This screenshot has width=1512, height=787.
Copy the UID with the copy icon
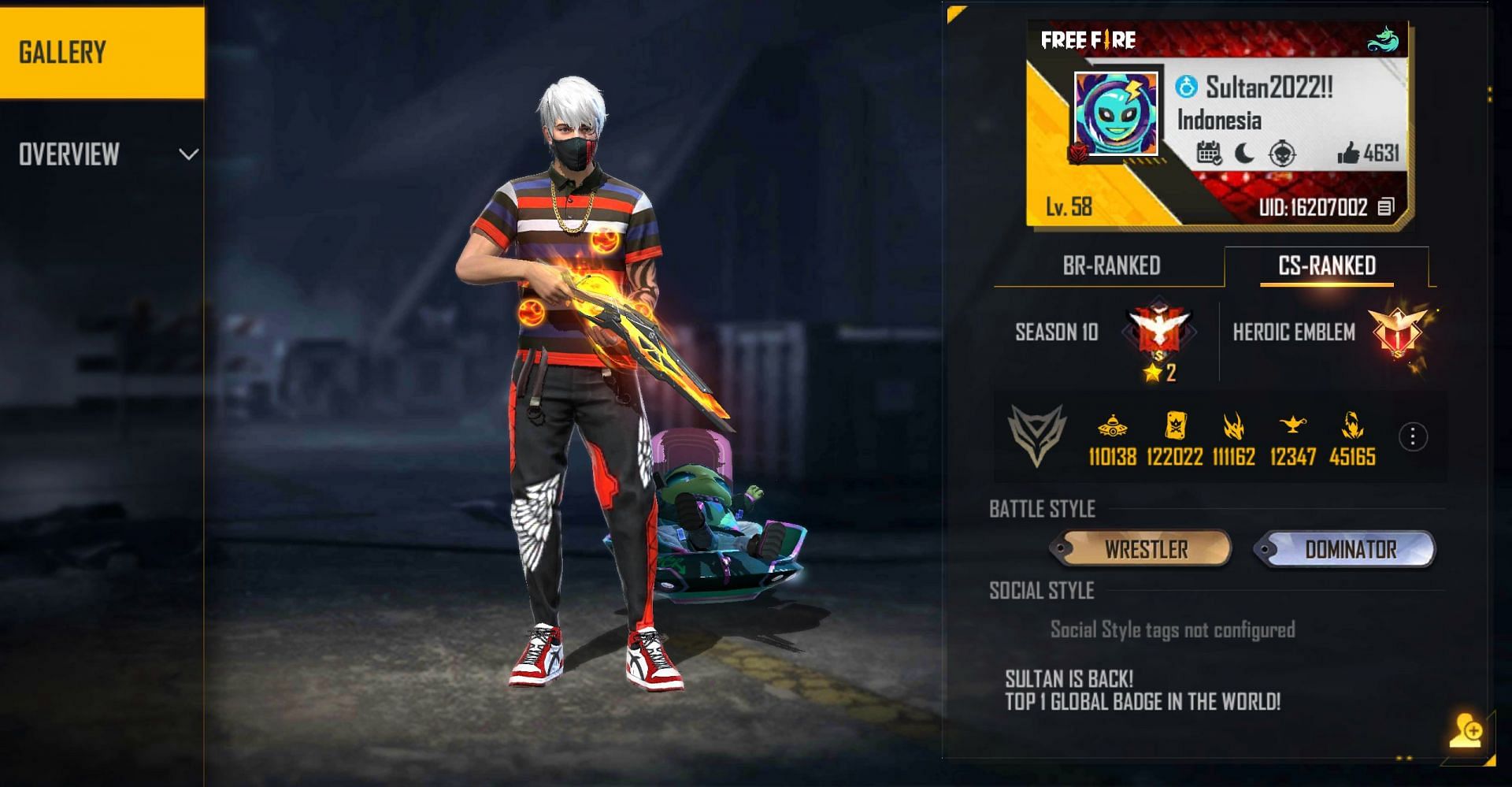click(x=1385, y=207)
